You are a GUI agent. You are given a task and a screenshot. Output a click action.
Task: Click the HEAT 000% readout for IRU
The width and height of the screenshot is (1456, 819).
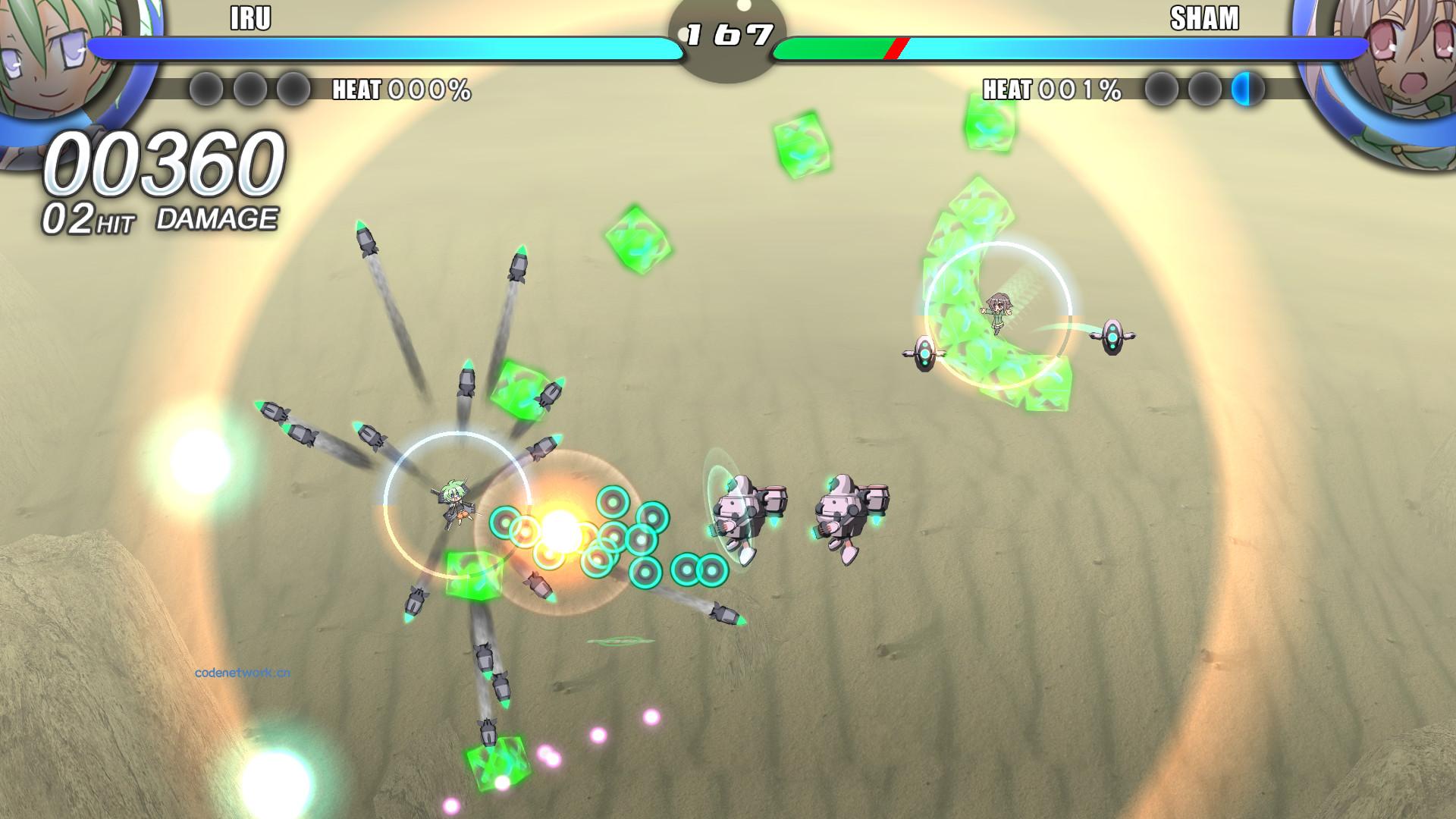point(400,89)
